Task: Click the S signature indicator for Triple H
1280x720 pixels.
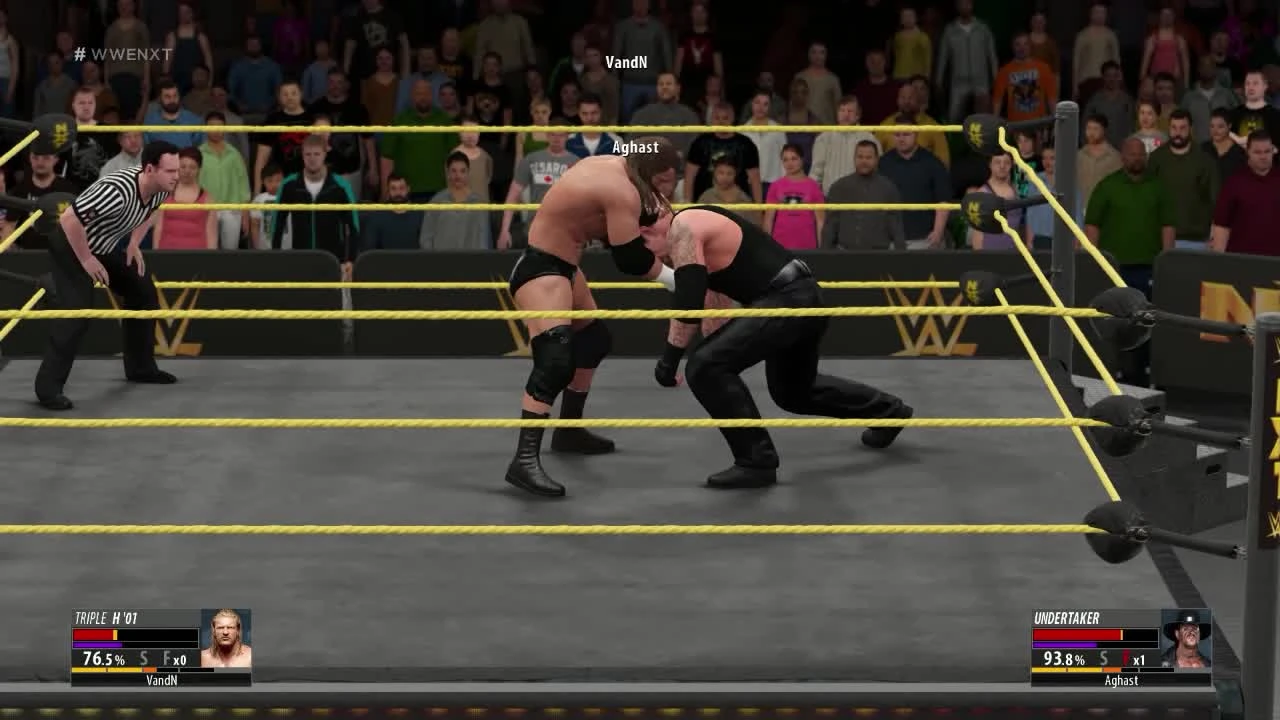Action: click(x=143, y=660)
